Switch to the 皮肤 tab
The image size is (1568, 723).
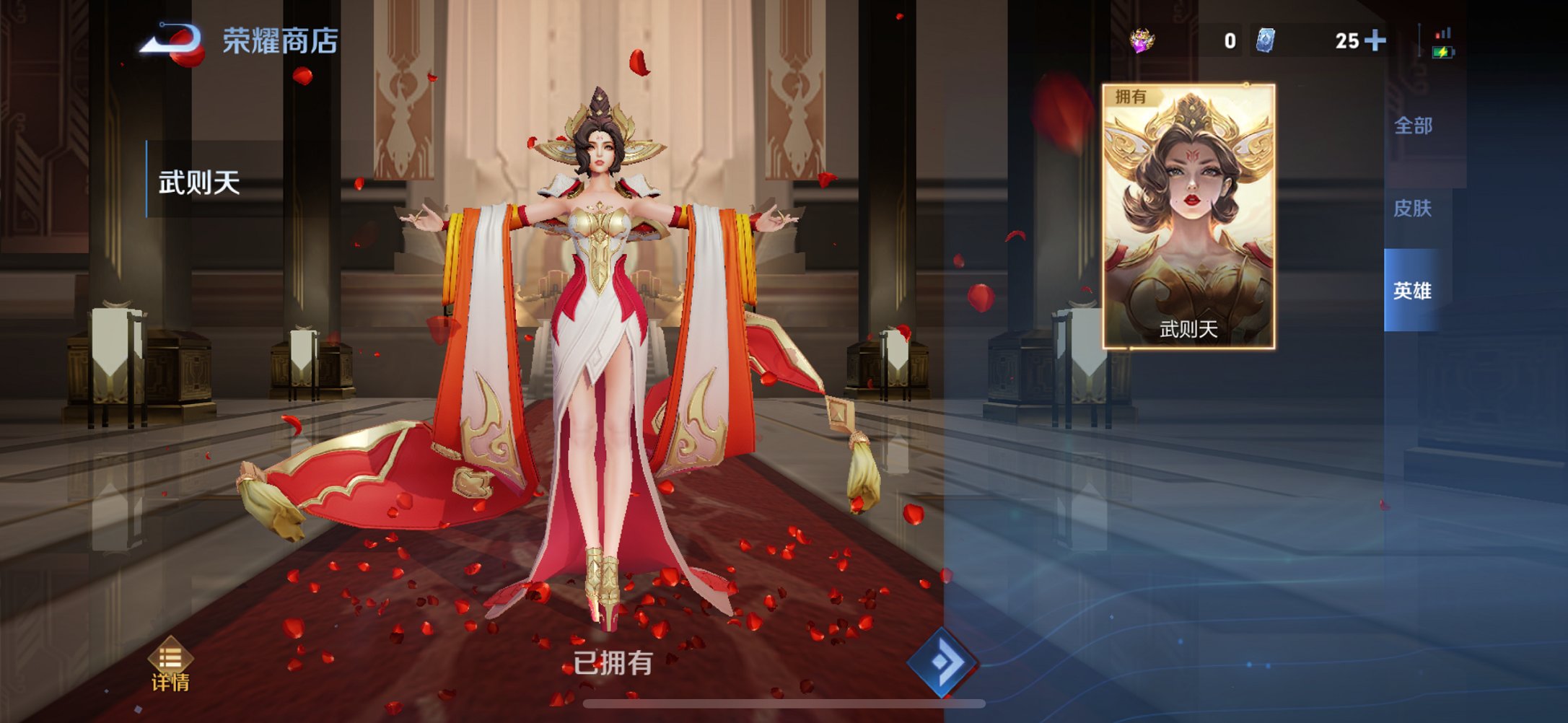point(1412,209)
